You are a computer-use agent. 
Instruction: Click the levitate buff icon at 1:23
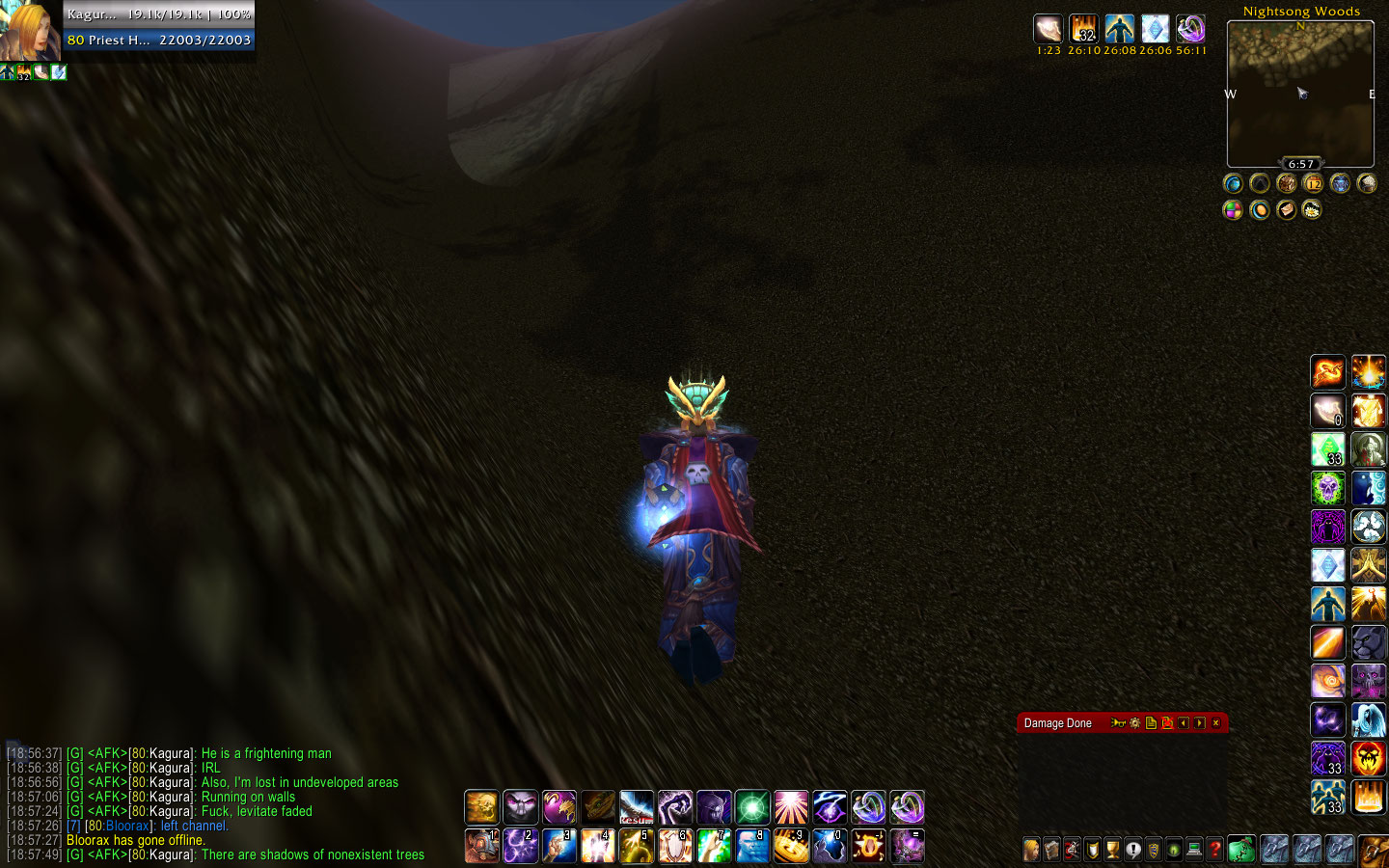coord(1049,29)
